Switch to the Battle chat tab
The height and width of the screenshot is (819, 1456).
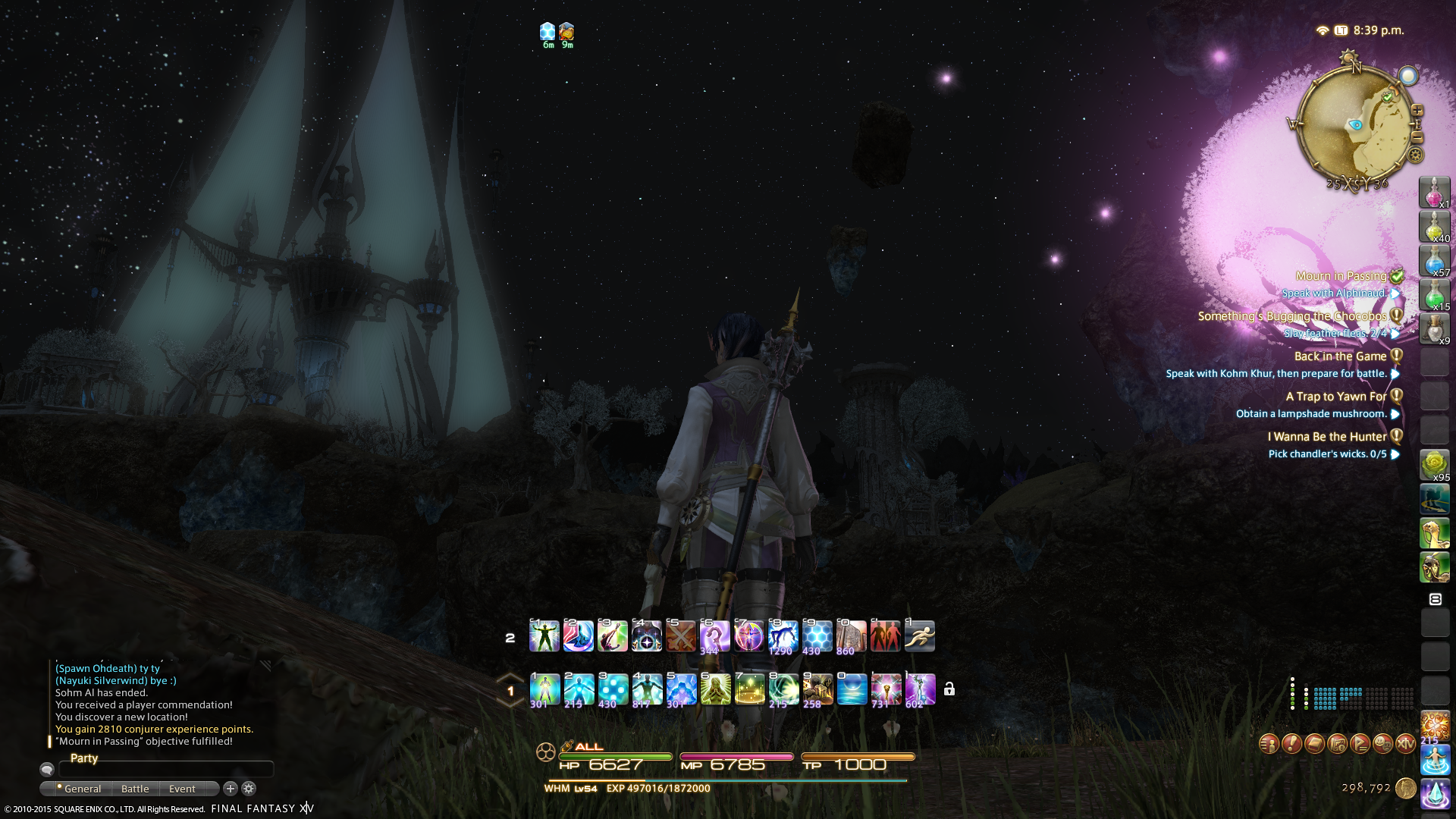135,789
